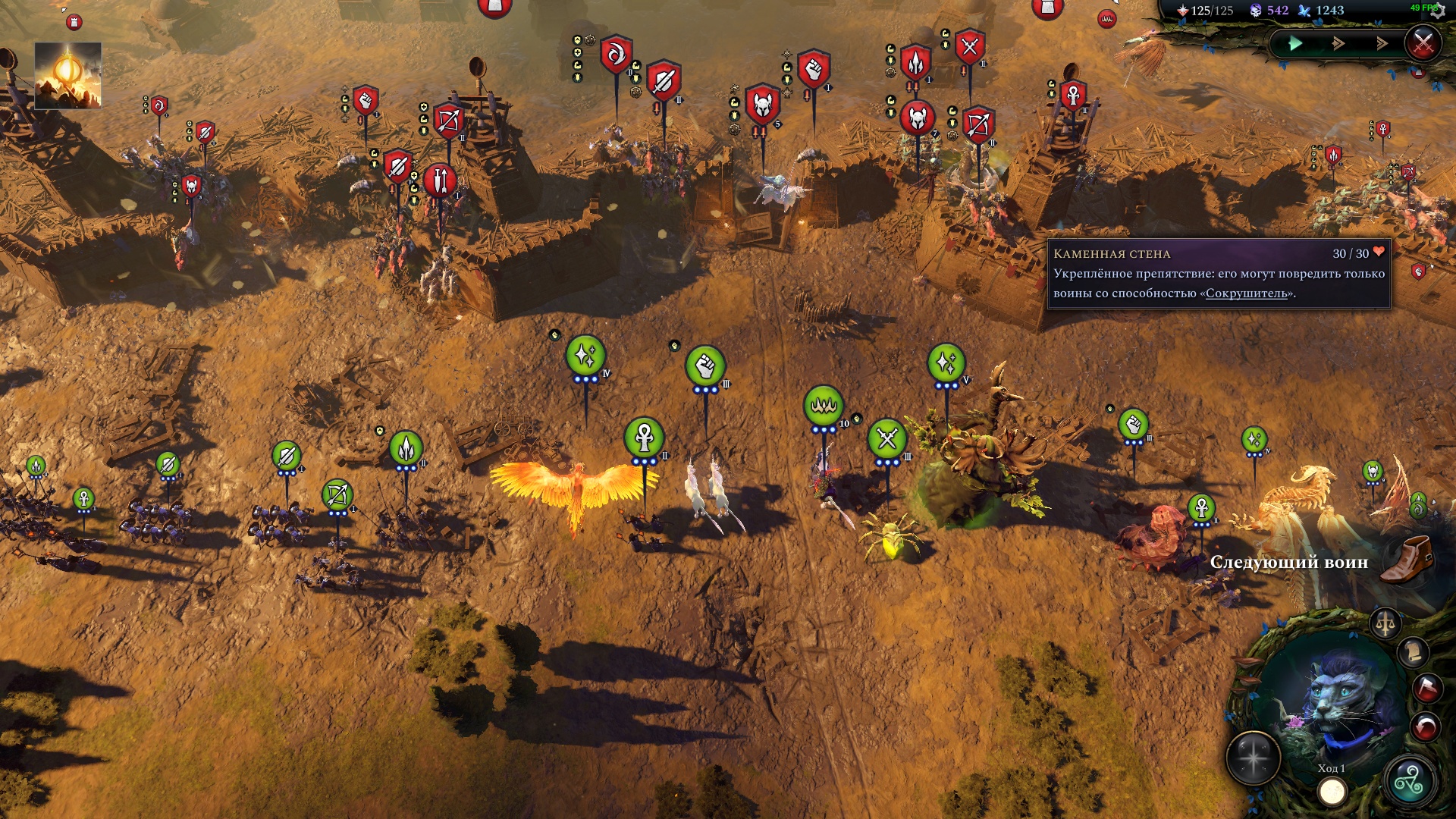
Task: Select the green crown hero unit marker
Action: 824,406
